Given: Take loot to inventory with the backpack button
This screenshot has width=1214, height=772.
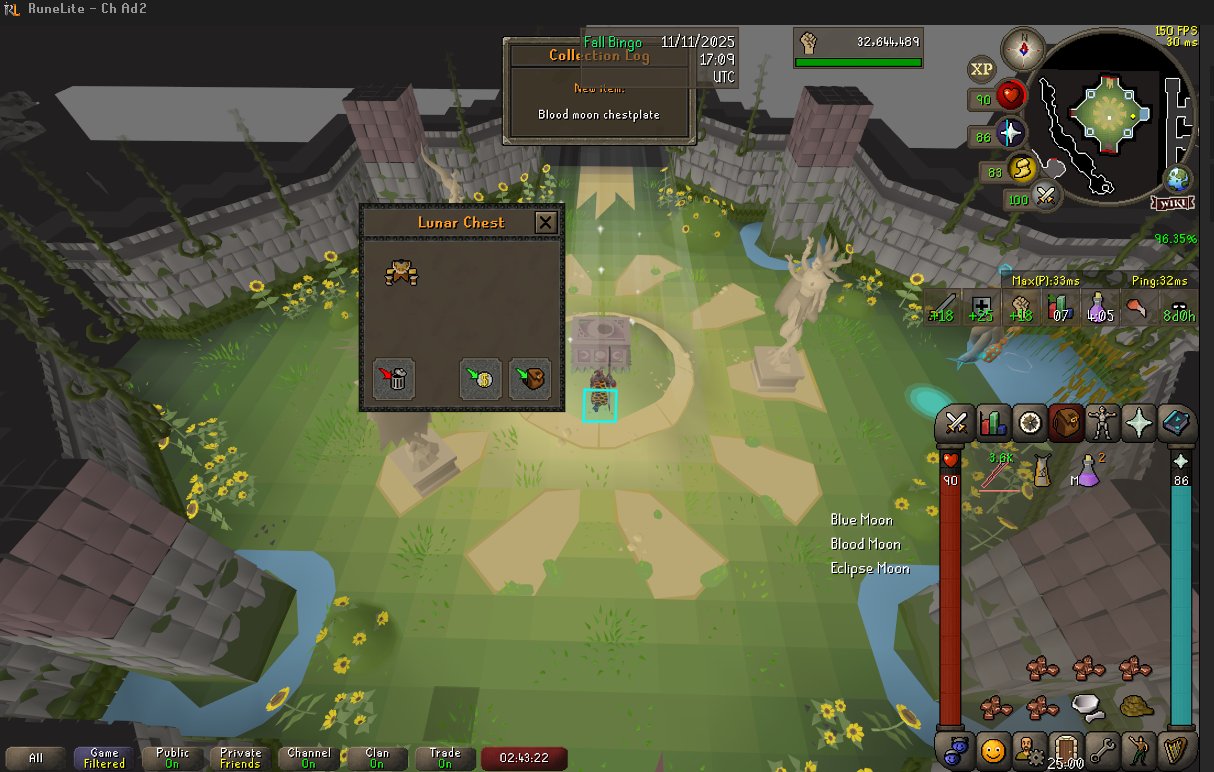Looking at the screenshot, I should coord(530,379).
